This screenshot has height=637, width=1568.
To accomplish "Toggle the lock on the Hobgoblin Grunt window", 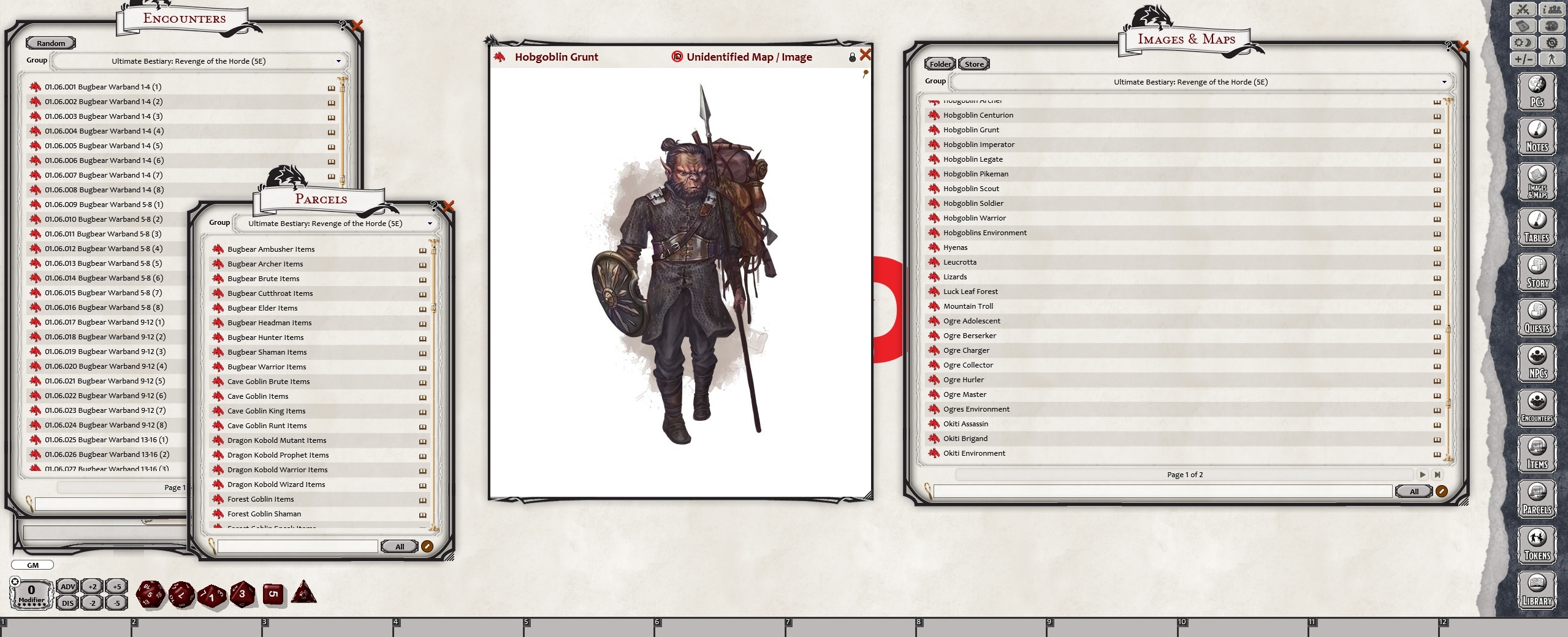I will tap(851, 56).
